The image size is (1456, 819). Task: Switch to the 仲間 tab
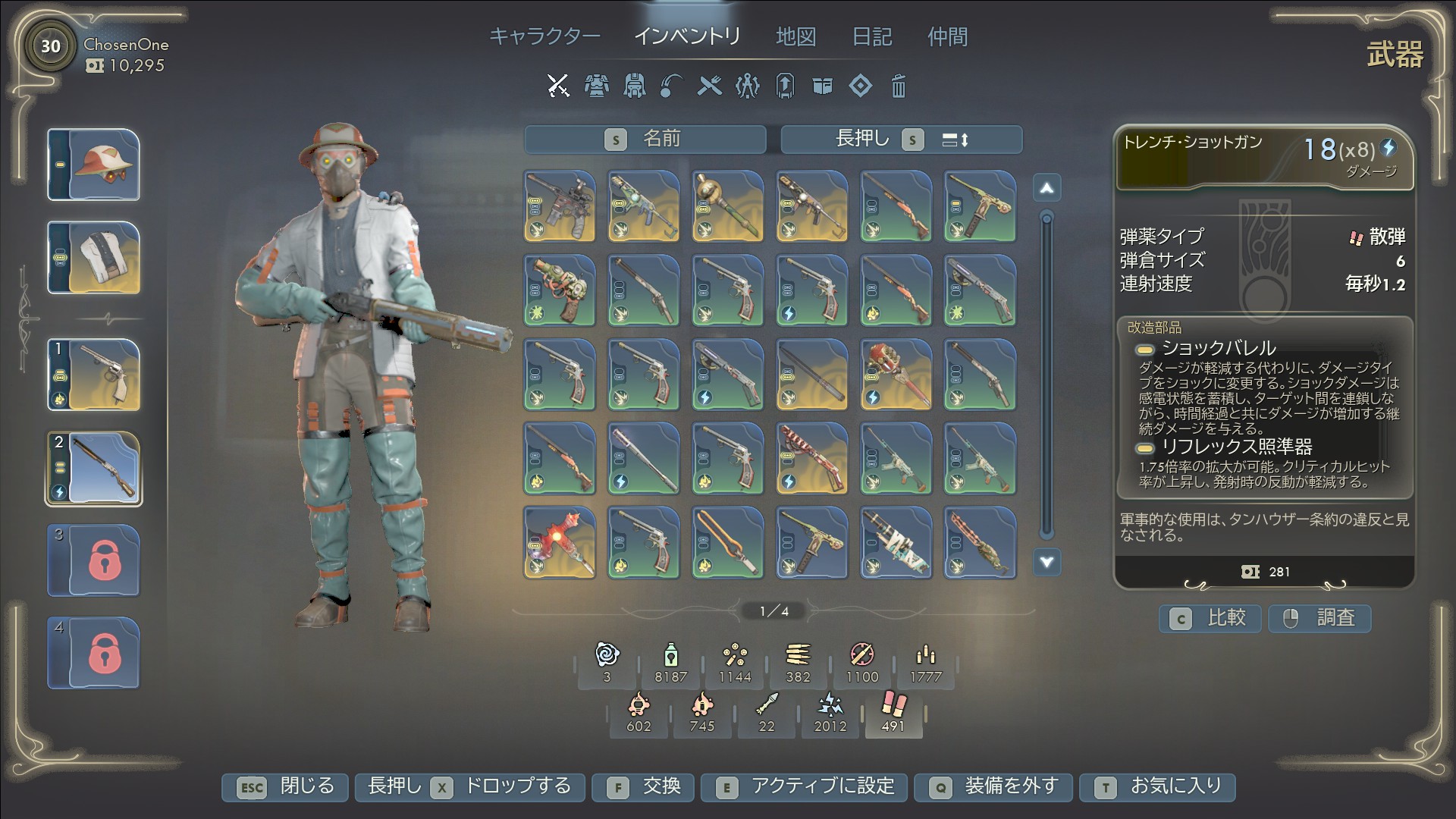tap(947, 36)
